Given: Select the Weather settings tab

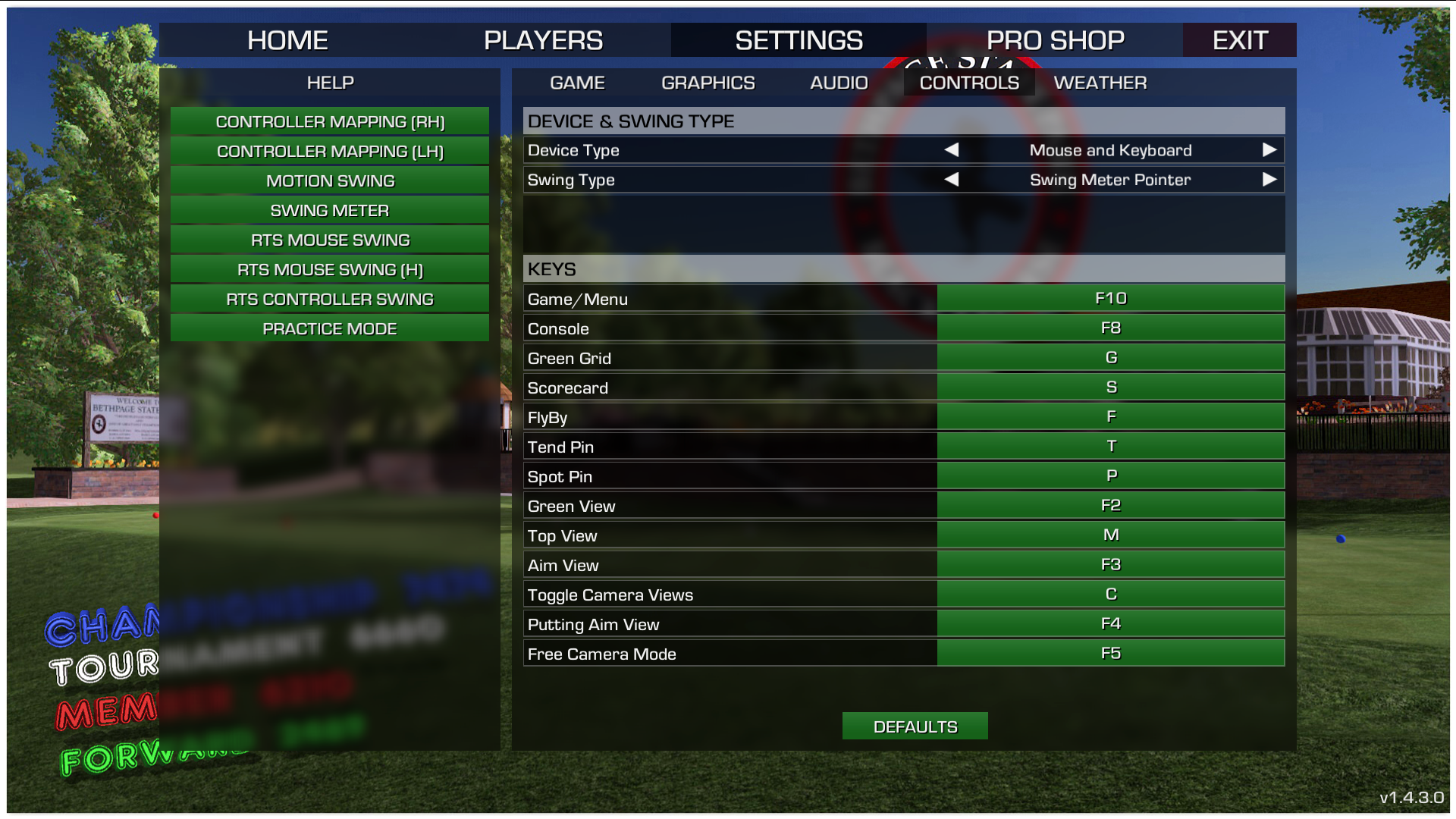Looking at the screenshot, I should [1100, 83].
